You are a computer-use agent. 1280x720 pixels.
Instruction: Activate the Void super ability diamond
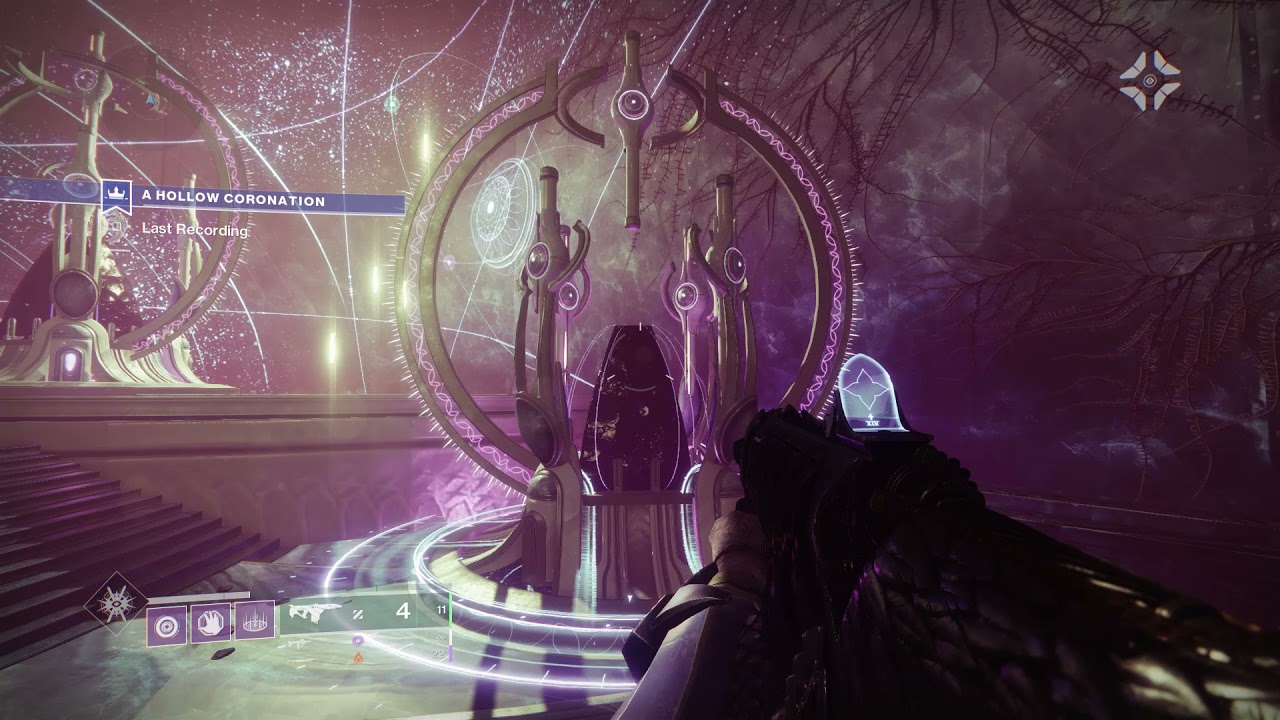(115, 603)
